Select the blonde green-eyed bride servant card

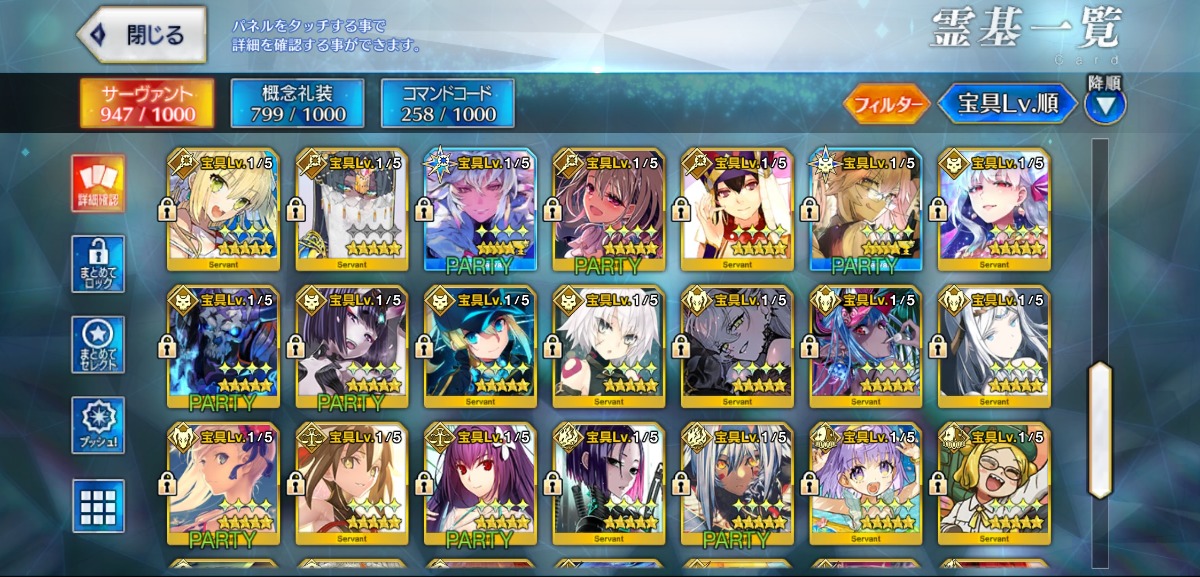click(x=223, y=210)
